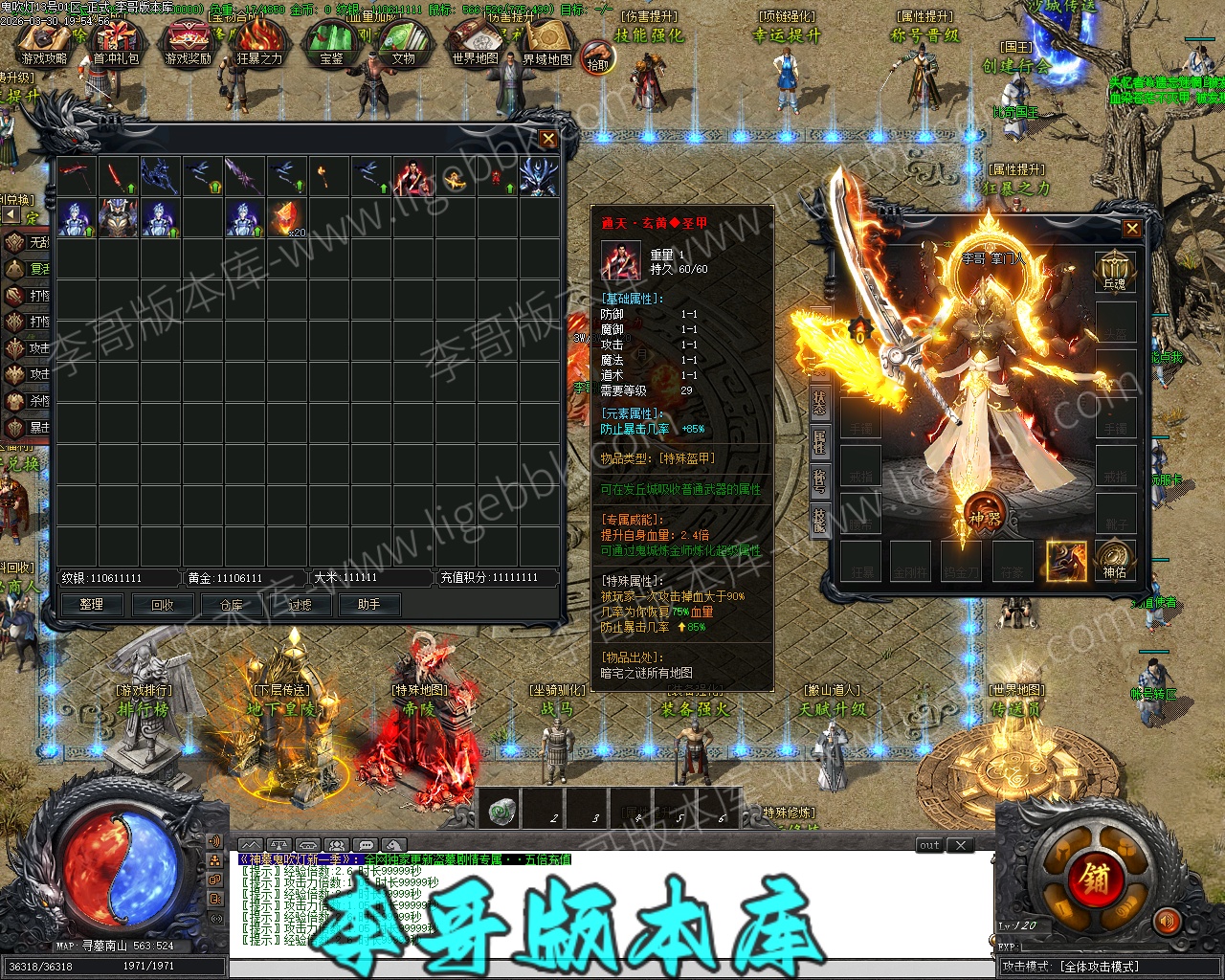
Task: Click the 回收 recycle button
Action: point(163,605)
